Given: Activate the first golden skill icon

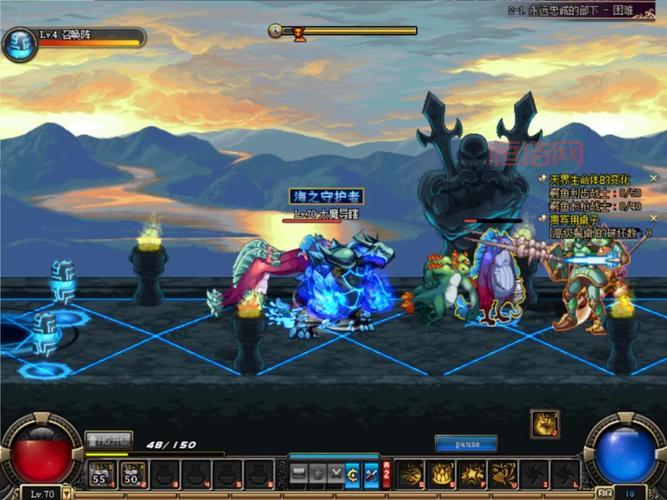Looking at the screenshot, I should [x=410, y=473].
